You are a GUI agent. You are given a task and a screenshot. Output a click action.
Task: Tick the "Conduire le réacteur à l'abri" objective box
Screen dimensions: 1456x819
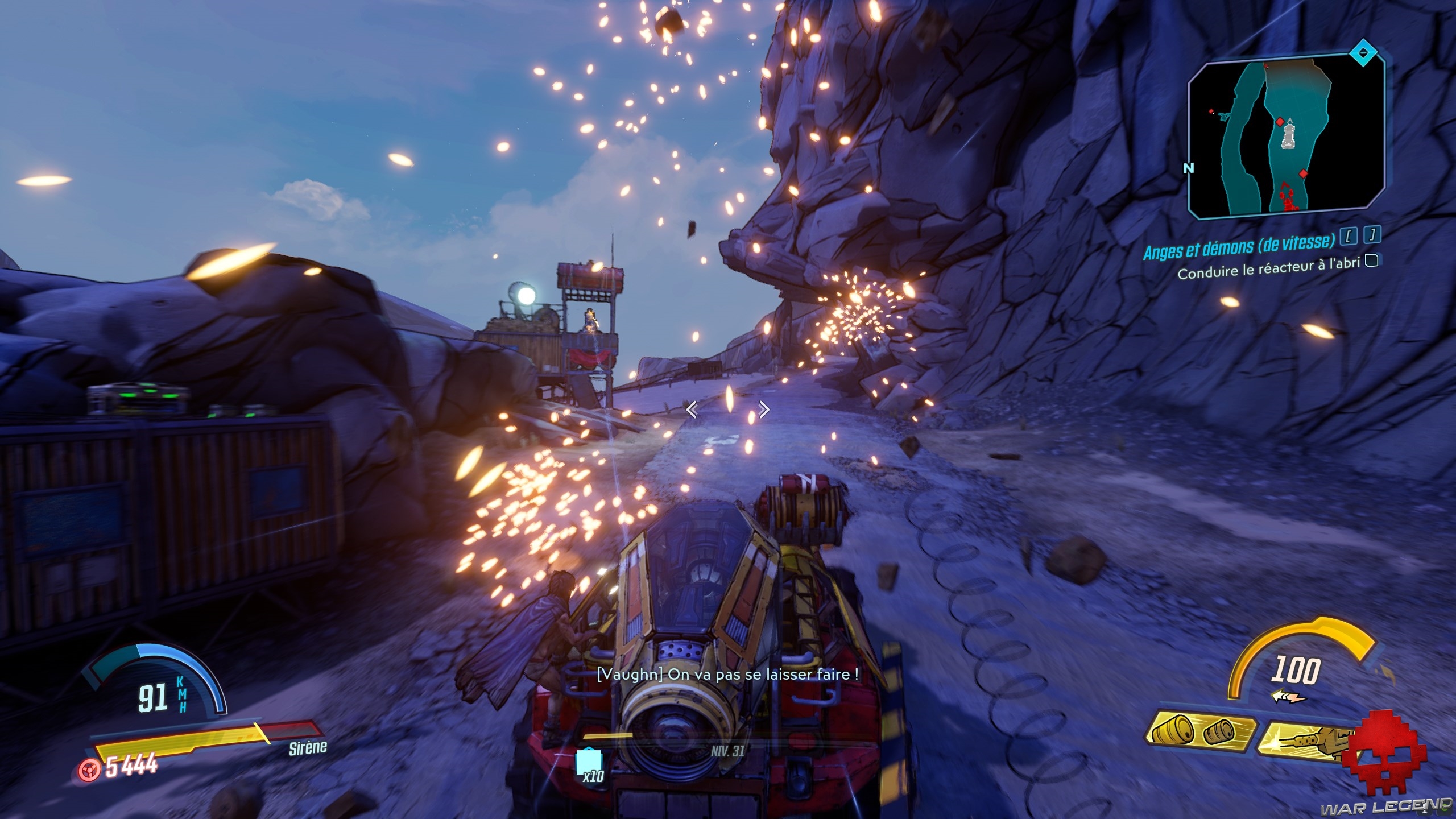pyautogui.click(x=1372, y=261)
